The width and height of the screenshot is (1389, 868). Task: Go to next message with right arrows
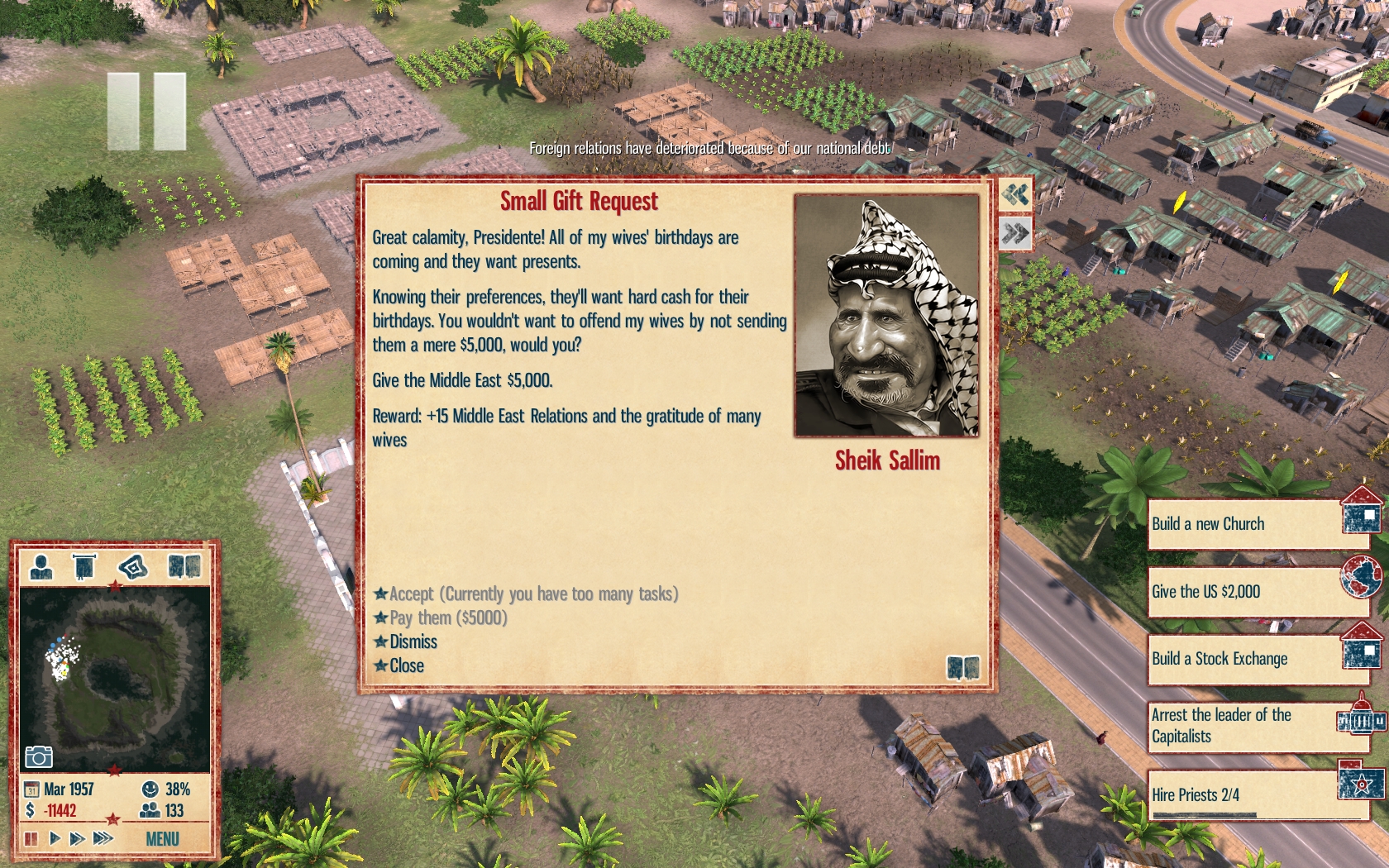pyautogui.click(x=1015, y=234)
